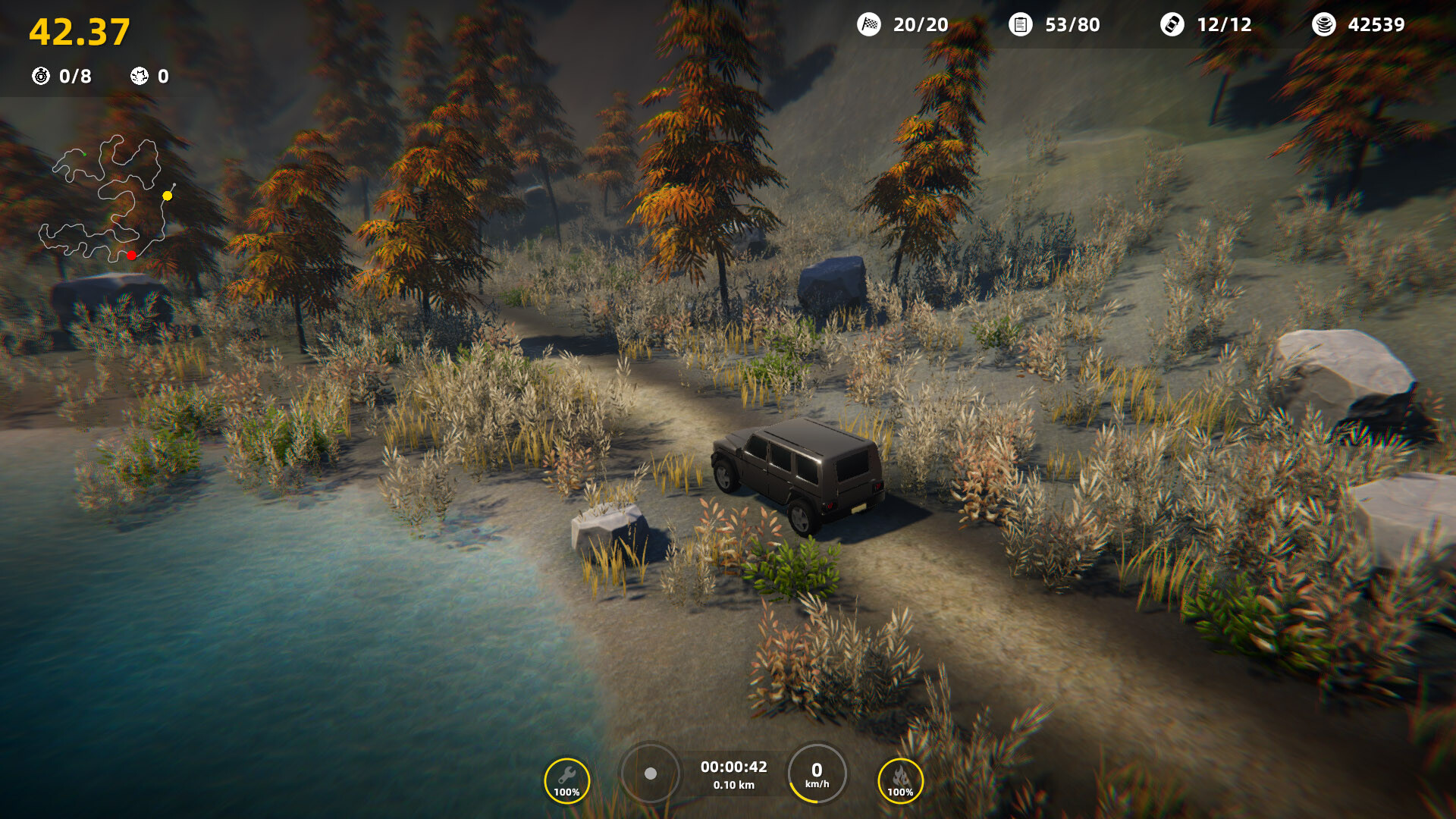Click the round dot indicator gauge

click(x=650, y=773)
